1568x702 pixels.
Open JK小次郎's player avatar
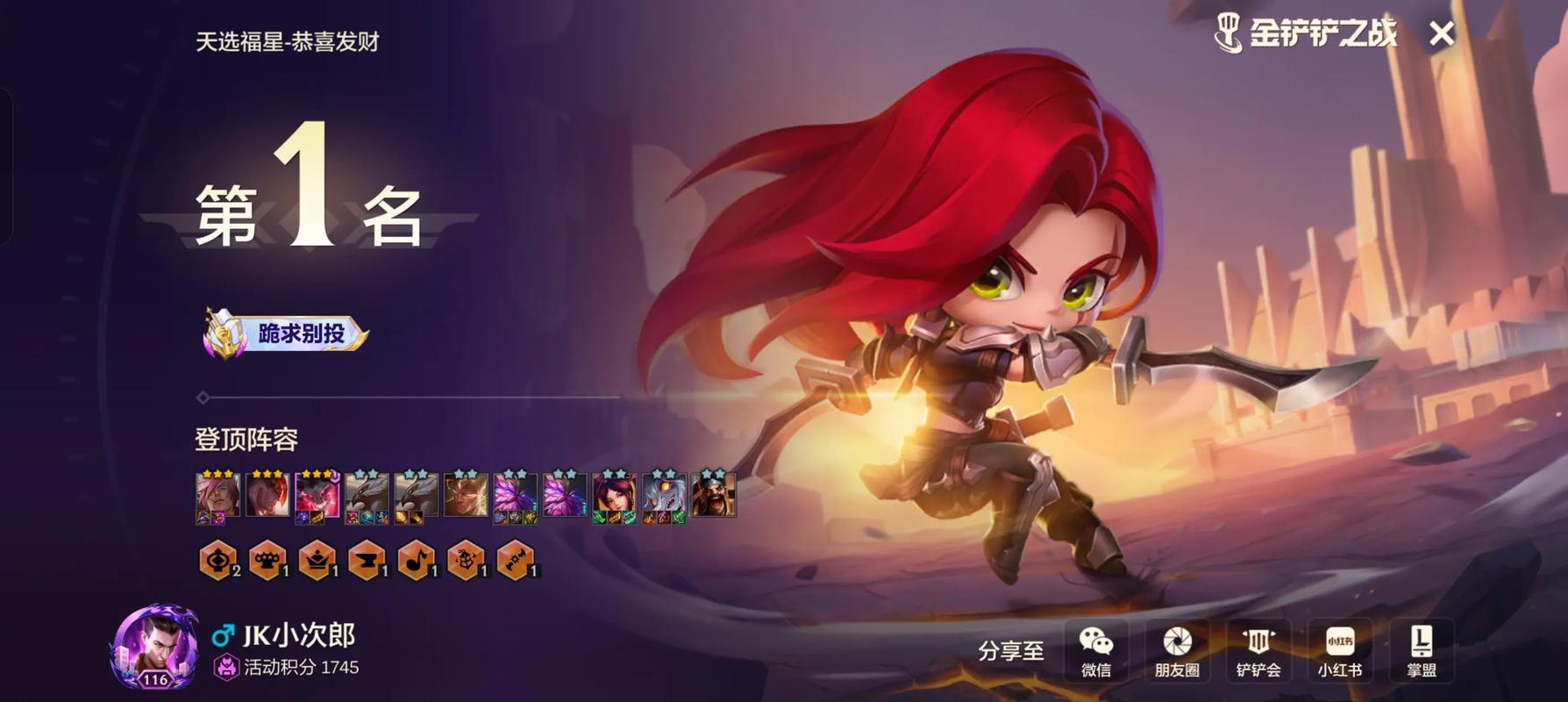point(154,648)
